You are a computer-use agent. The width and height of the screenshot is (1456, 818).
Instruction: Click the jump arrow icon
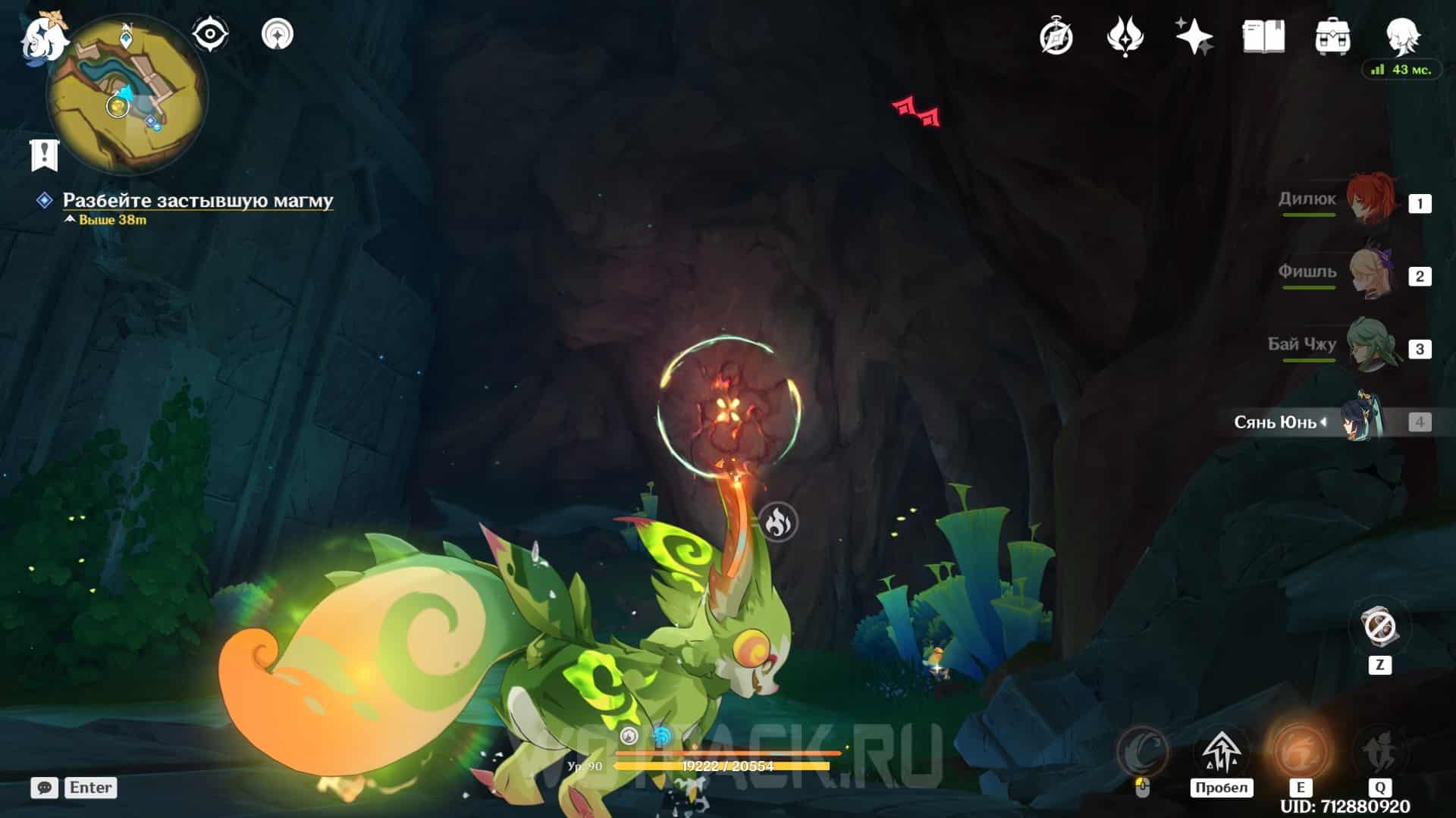[1221, 751]
